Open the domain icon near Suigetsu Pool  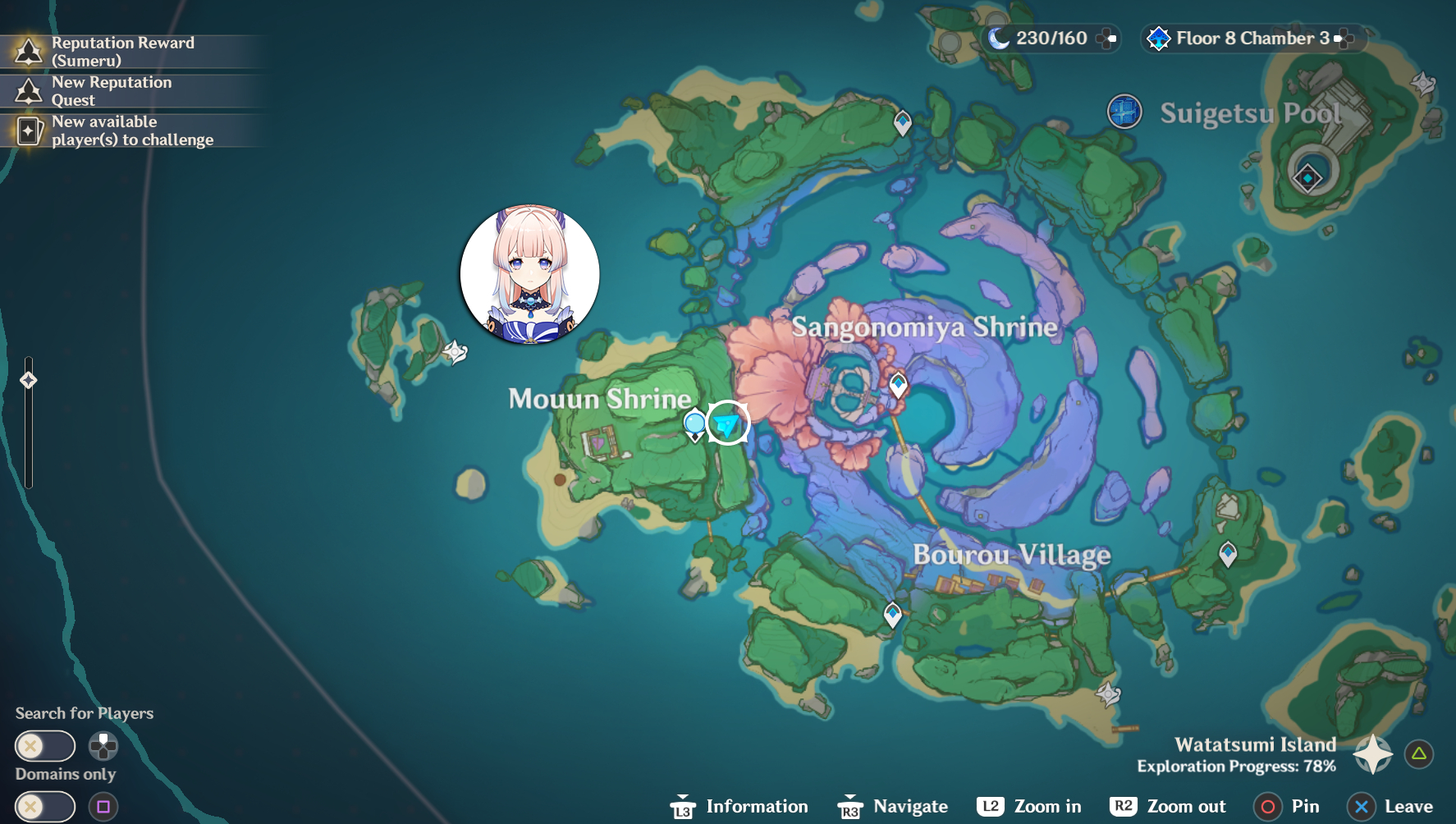click(1124, 112)
